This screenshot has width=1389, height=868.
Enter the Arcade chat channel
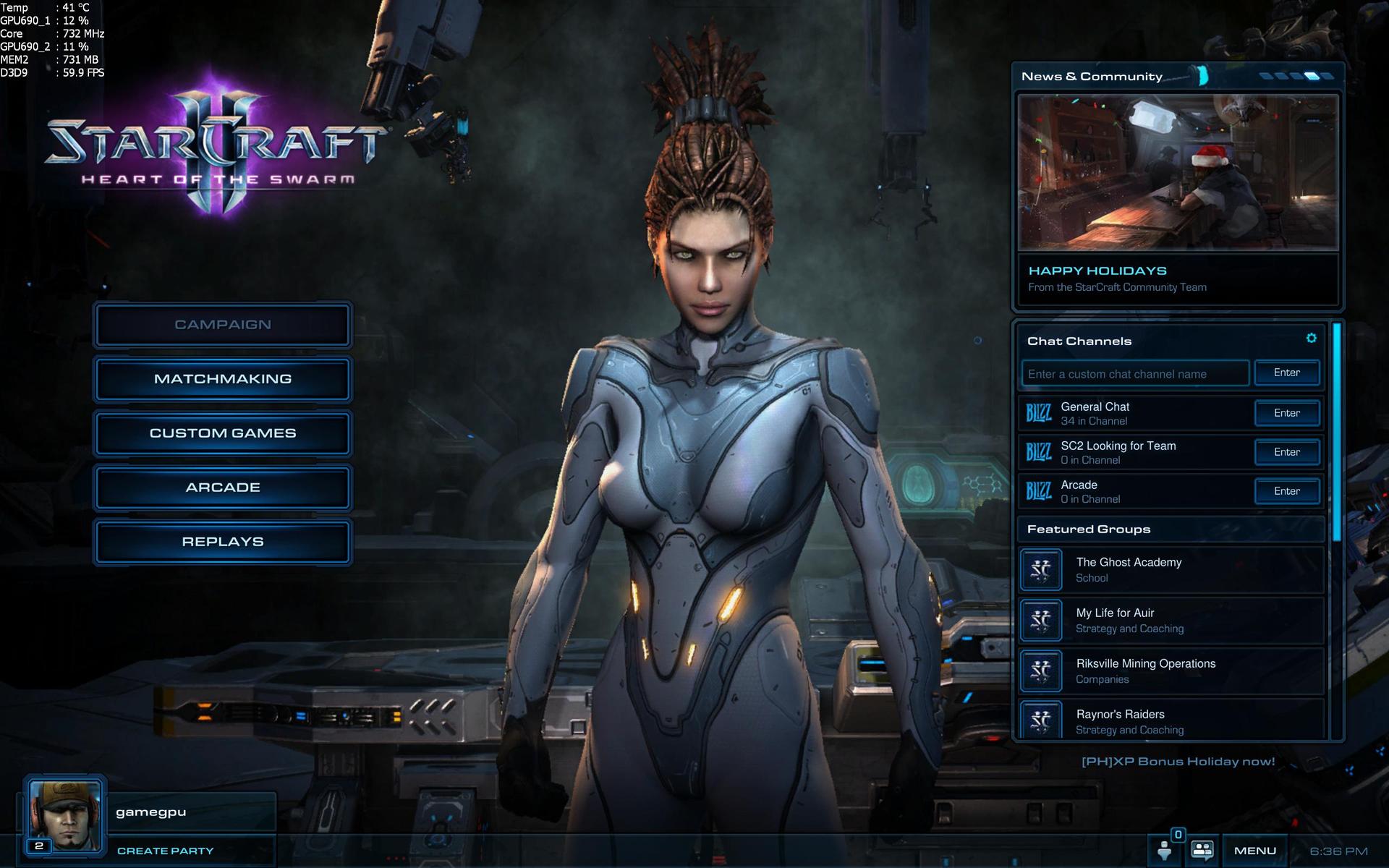point(1286,491)
